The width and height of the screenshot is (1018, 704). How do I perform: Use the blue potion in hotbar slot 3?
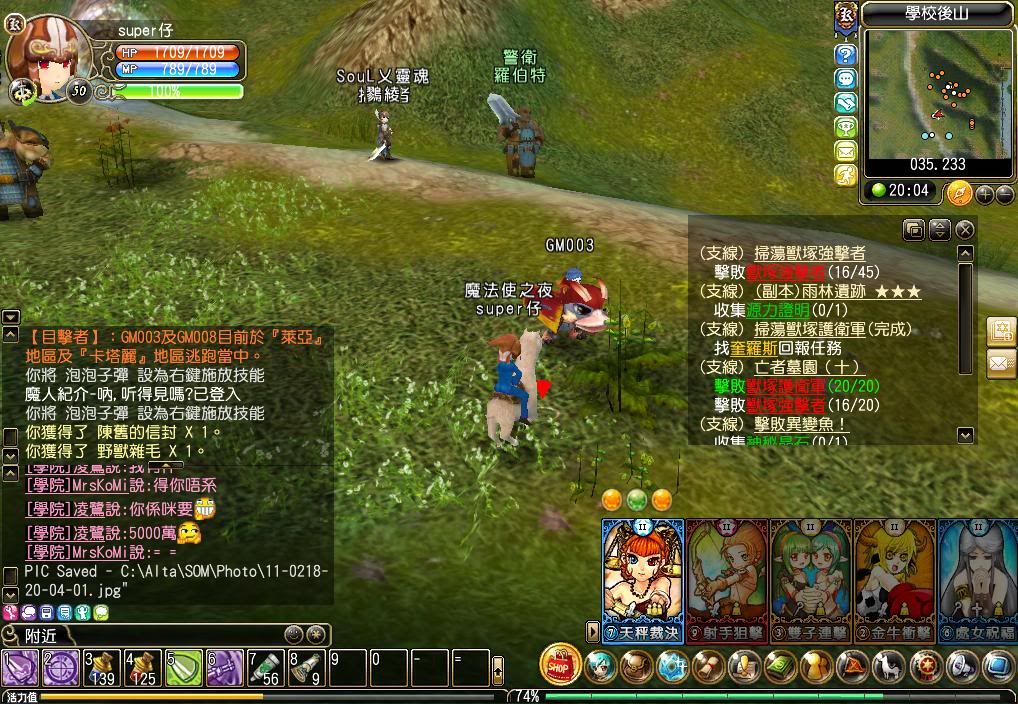click(101, 667)
